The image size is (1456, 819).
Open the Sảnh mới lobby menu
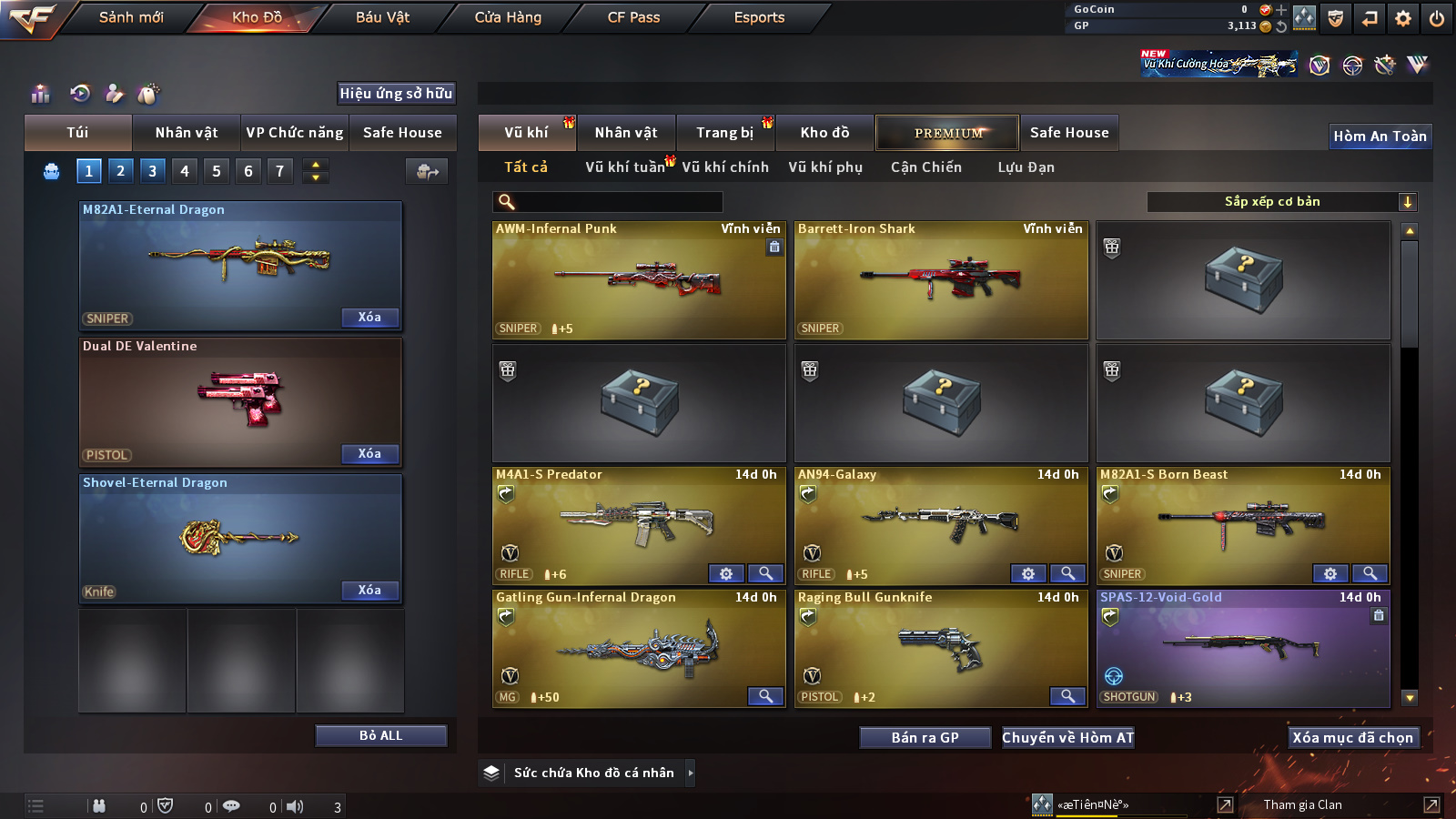point(131,17)
